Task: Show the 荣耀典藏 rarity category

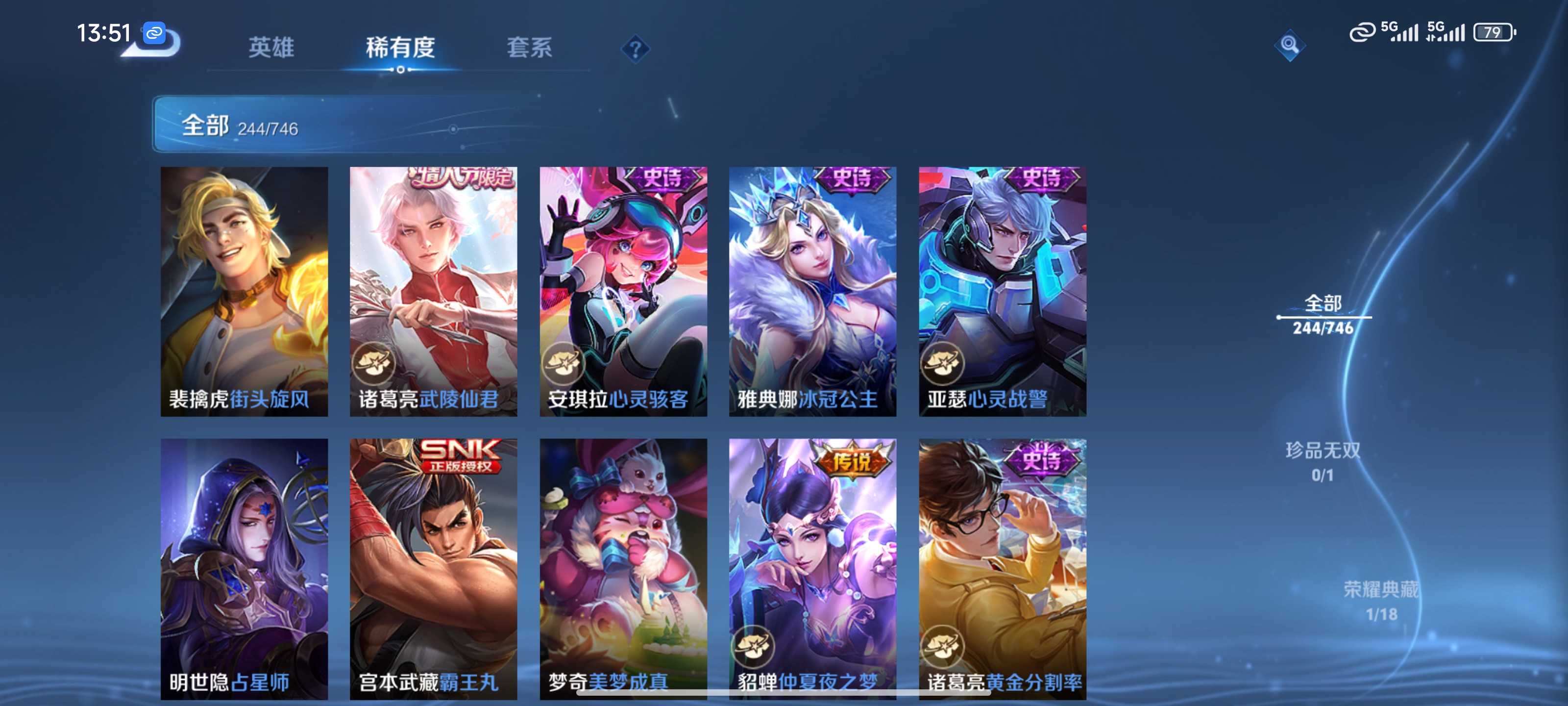Action: [x=1380, y=600]
